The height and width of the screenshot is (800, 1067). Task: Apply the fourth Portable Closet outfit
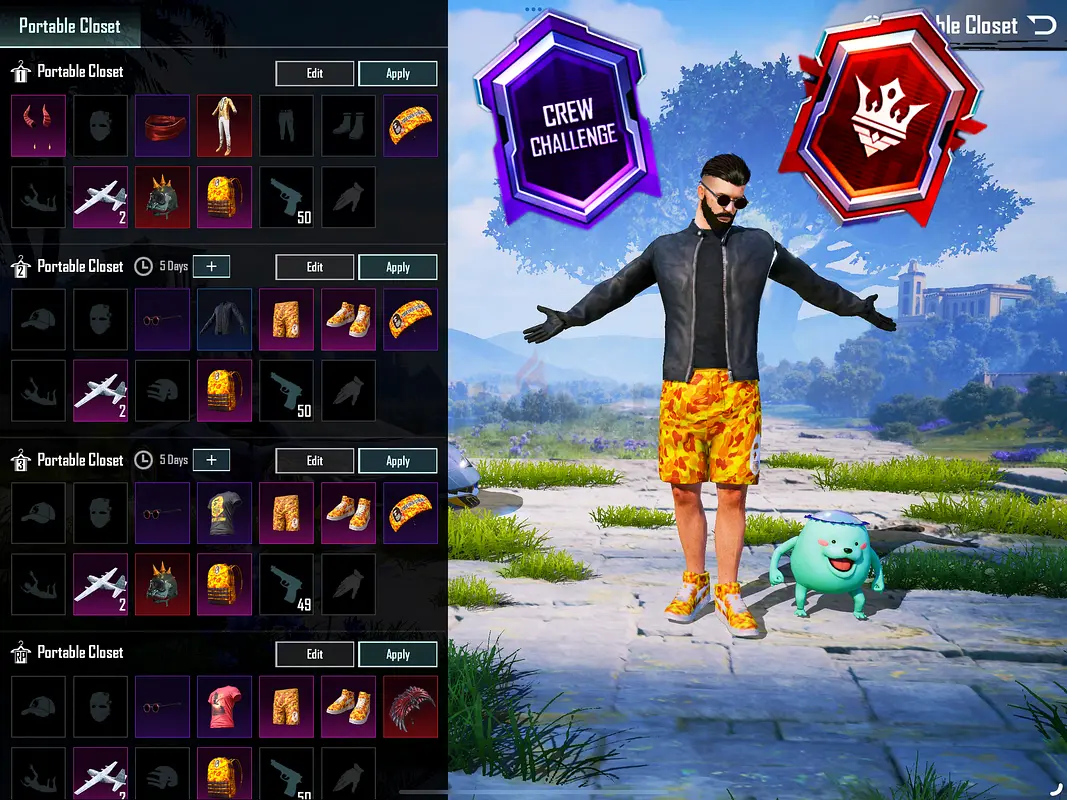pyautogui.click(x=397, y=654)
